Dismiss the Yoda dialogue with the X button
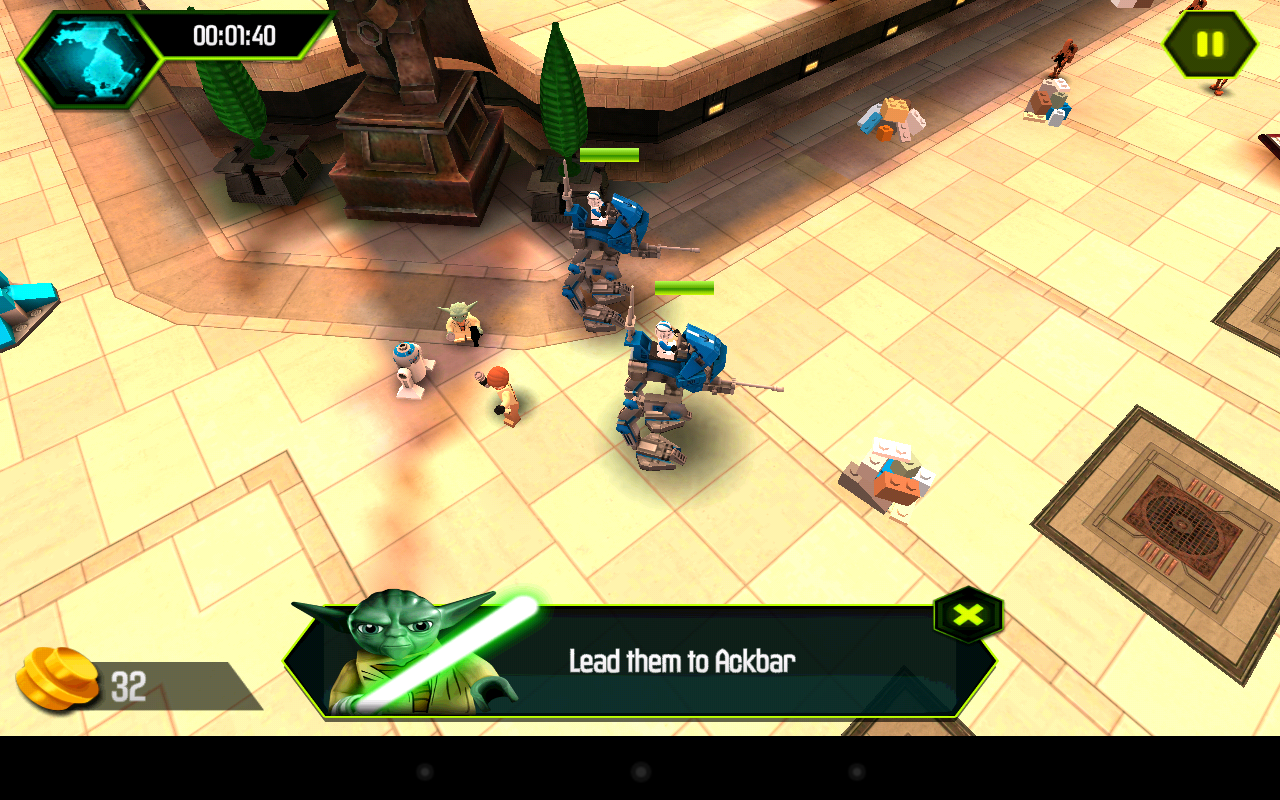Viewport: 1280px width, 800px height. [966, 614]
